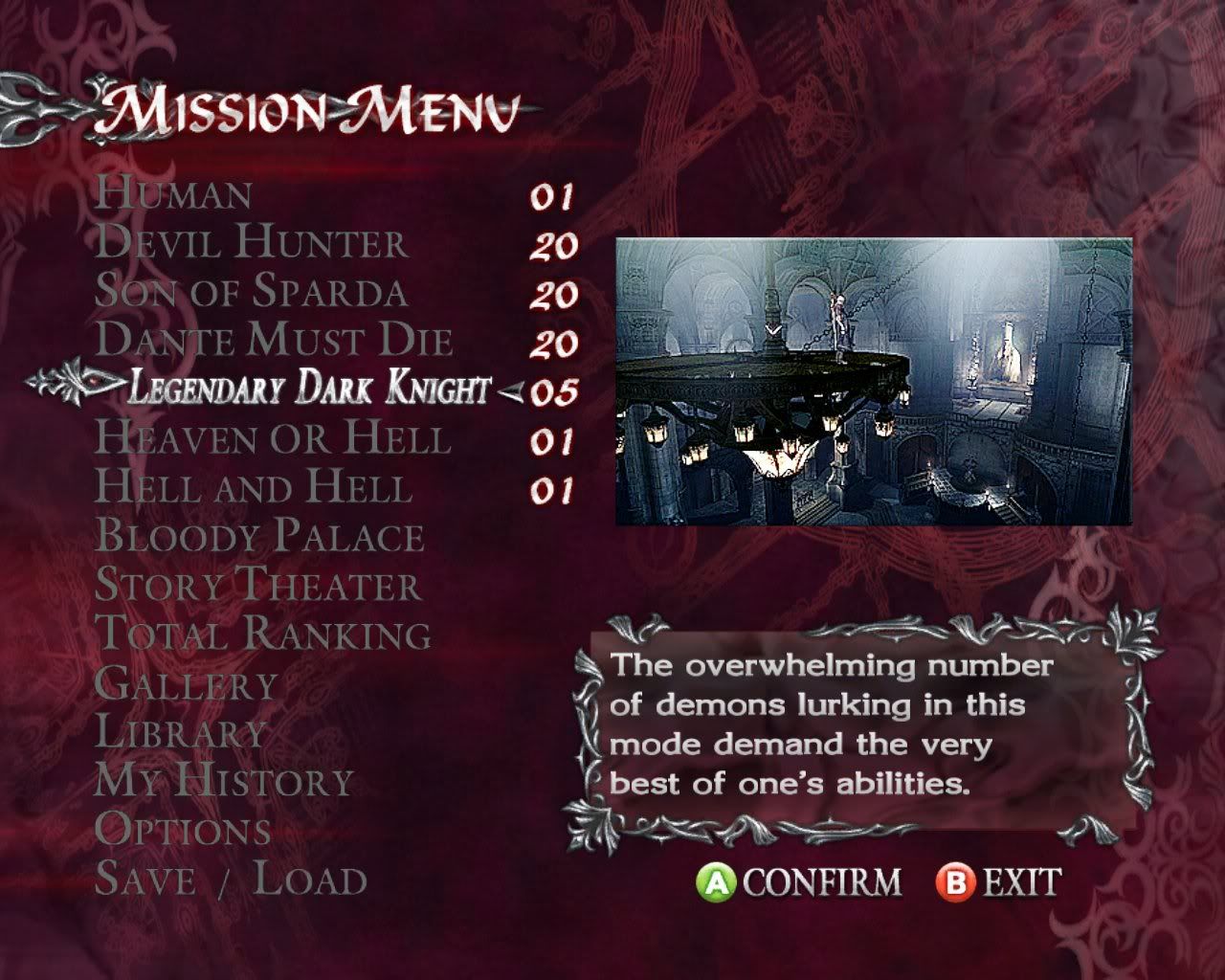Choose the Legendary Dark Knight mode
Viewport: 1225px width, 980px height.
click(309, 389)
